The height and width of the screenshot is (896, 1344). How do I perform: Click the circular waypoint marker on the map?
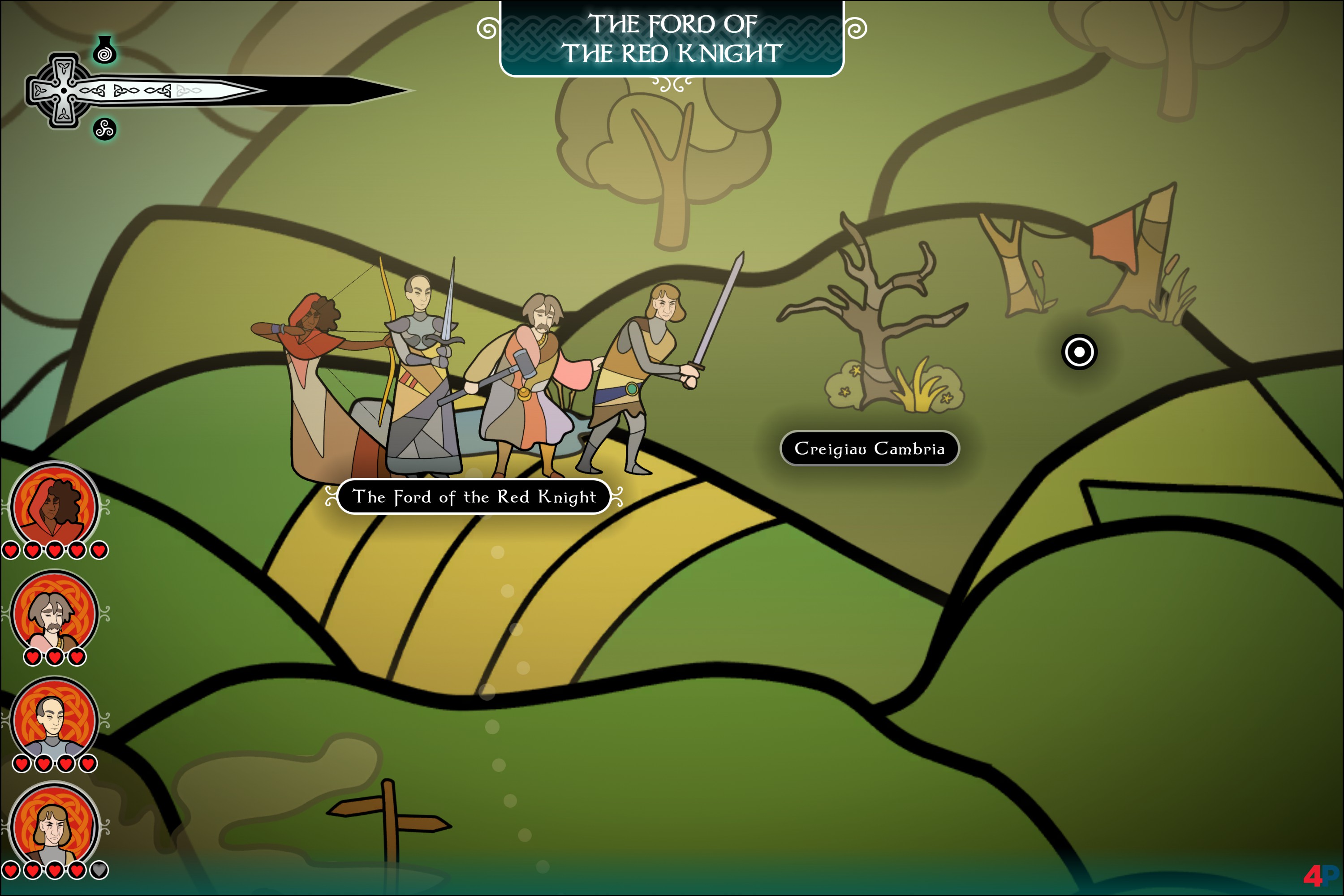point(1079,351)
